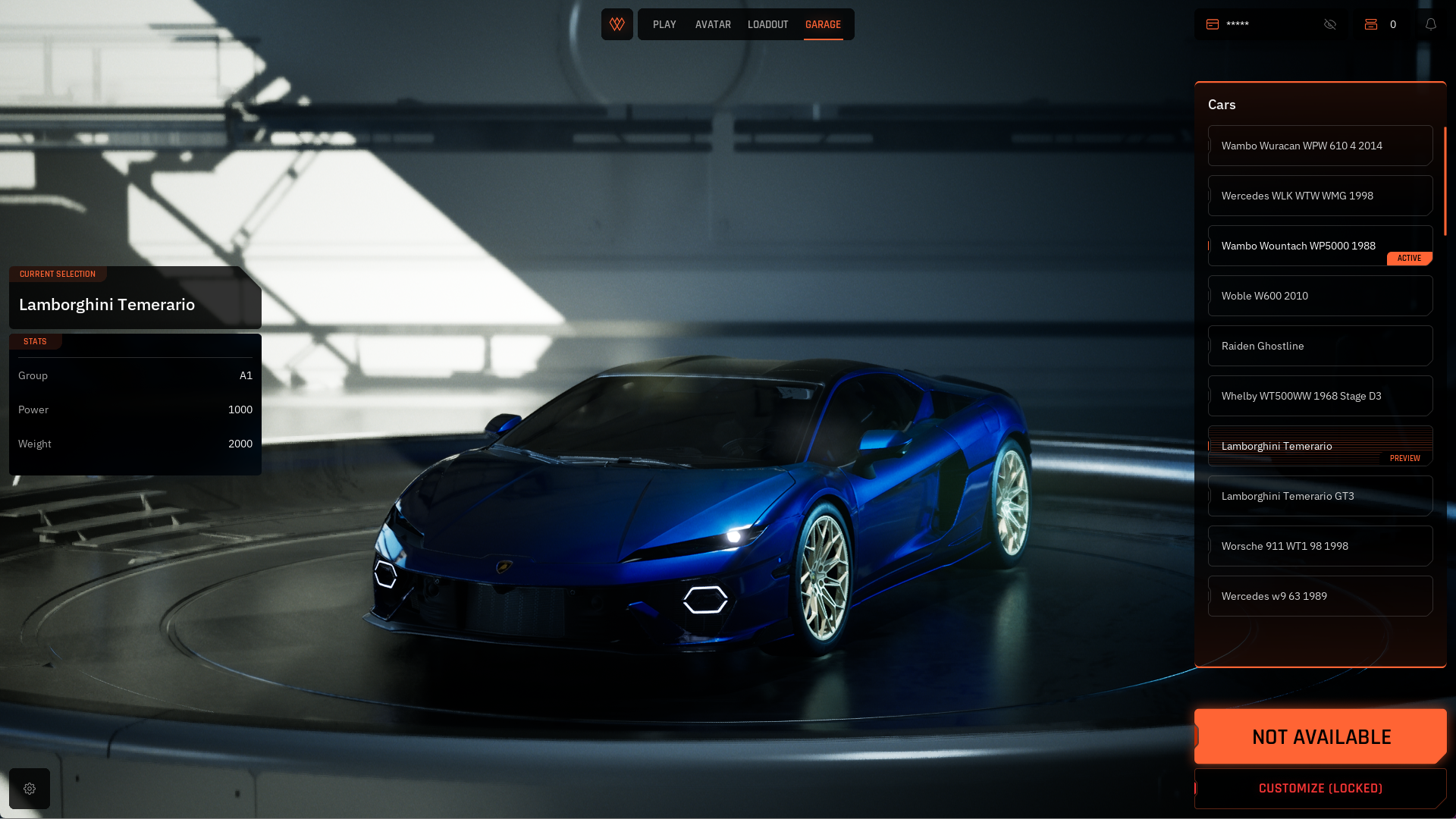This screenshot has height=819, width=1456.
Task: Pick the Worsche 911 WT1 98 1998
Action: (1319, 546)
